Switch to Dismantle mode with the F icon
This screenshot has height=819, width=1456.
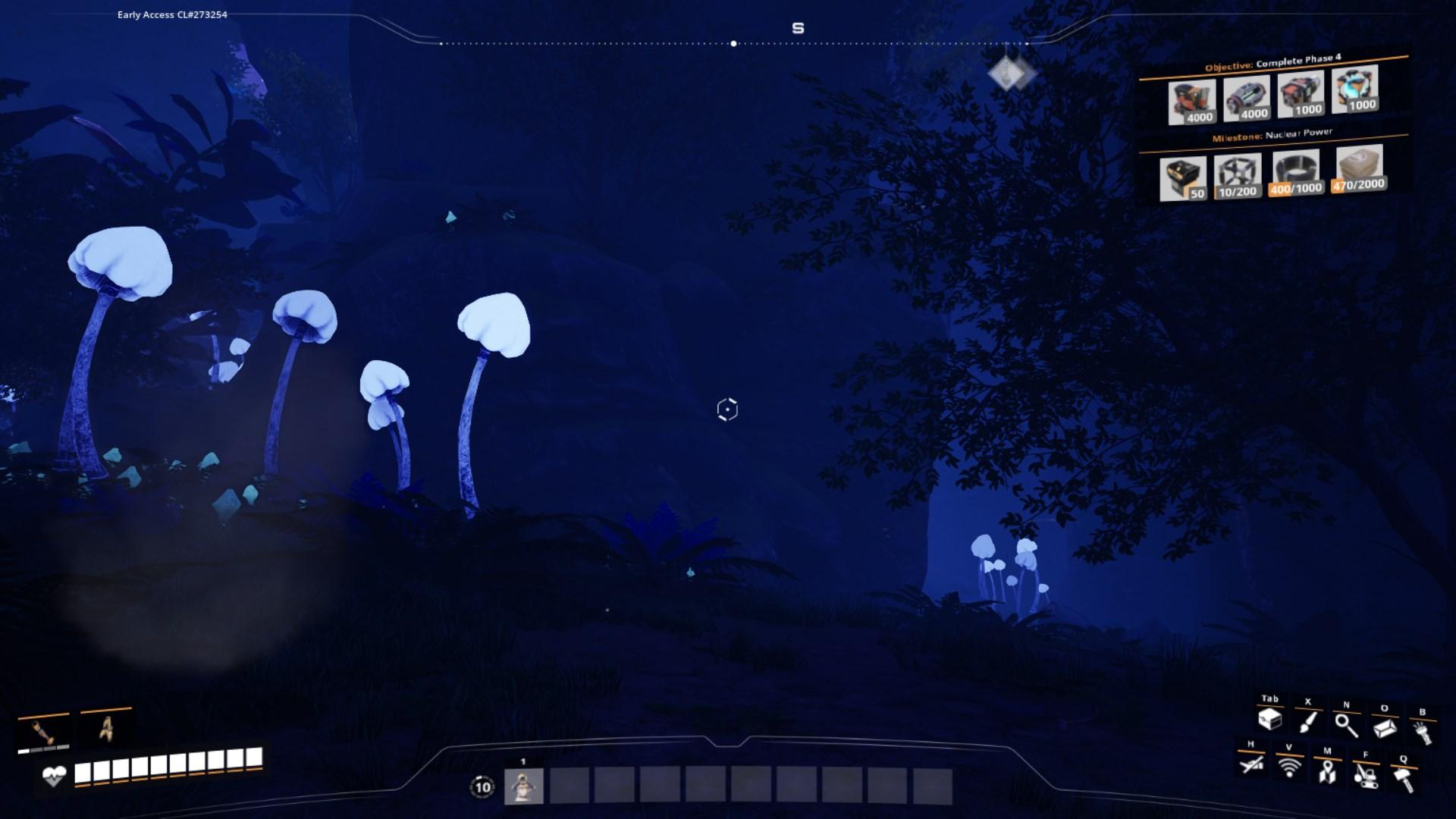click(x=1365, y=773)
